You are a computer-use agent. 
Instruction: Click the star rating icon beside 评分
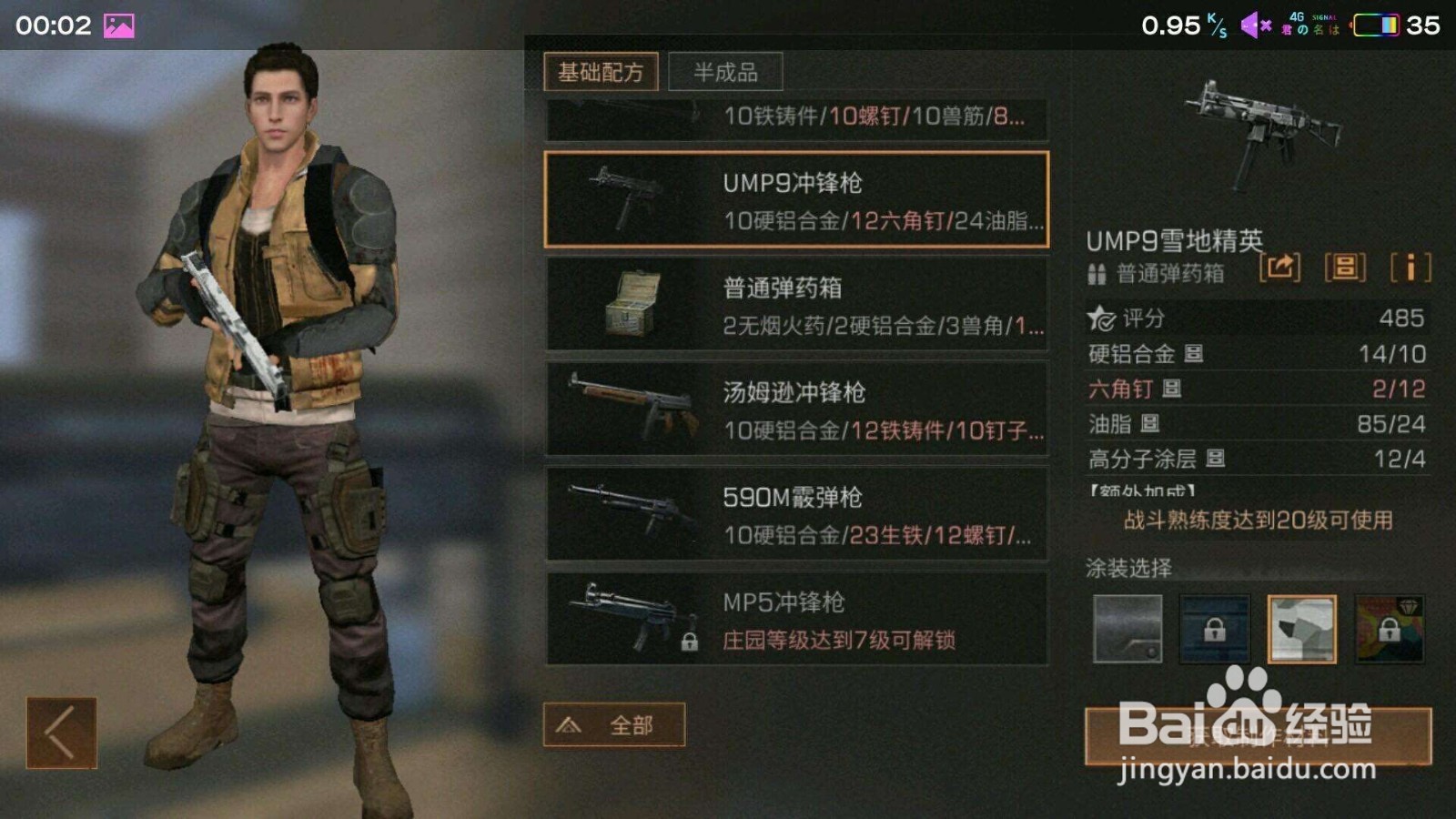click(1101, 318)
